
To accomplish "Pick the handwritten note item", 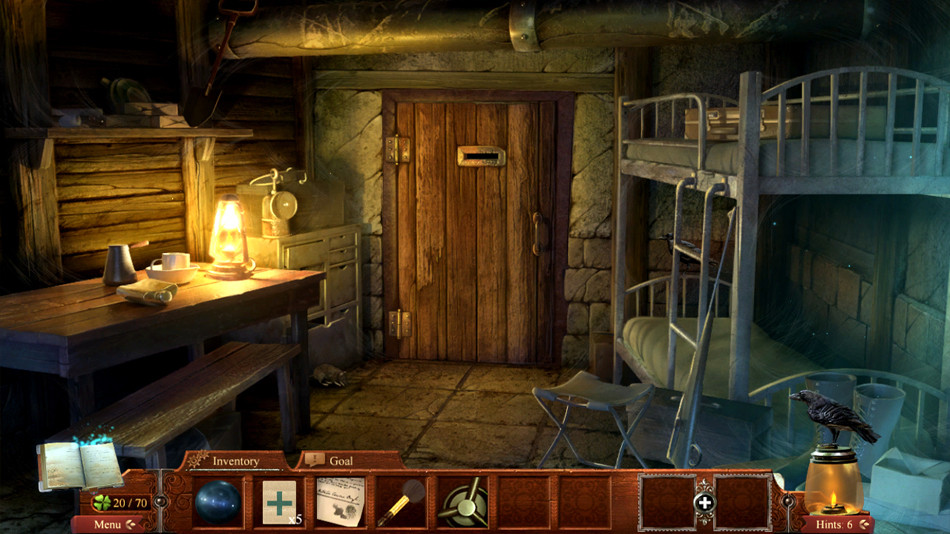I will (x=340, y=501).
